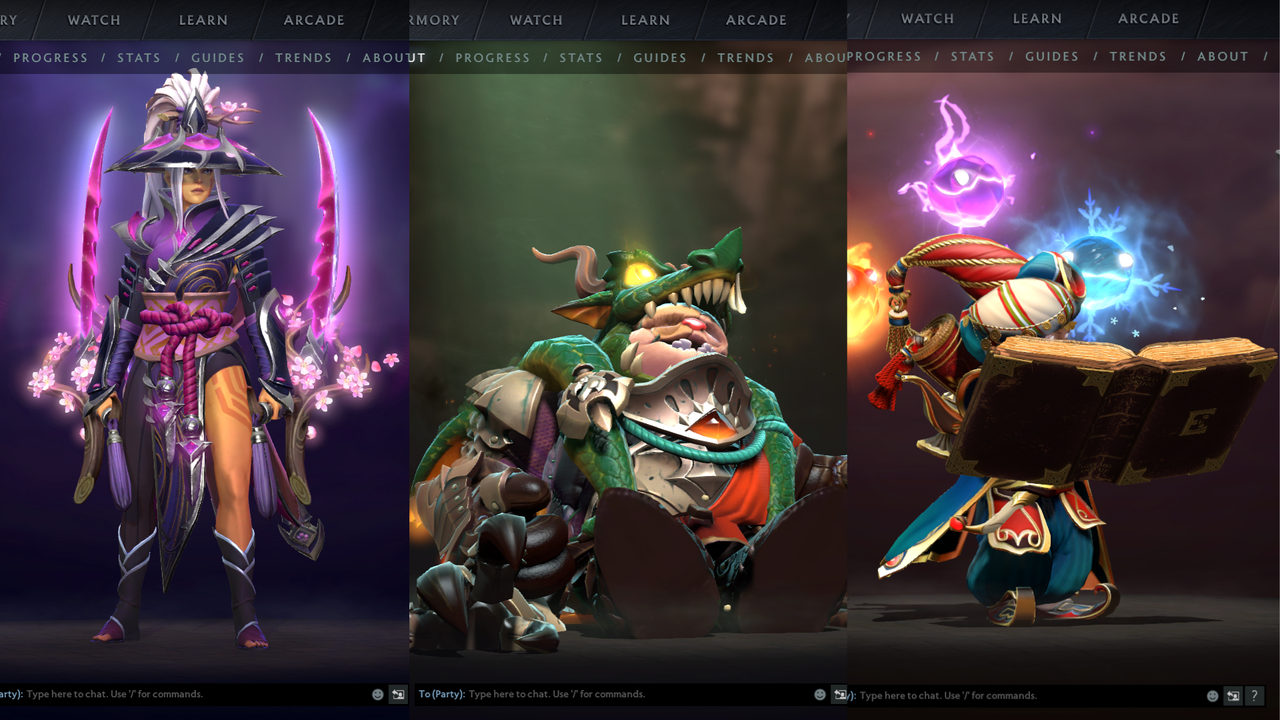Click the armored hero model in the middle panel
1280x720 pixels.
(x=640, y=400)
